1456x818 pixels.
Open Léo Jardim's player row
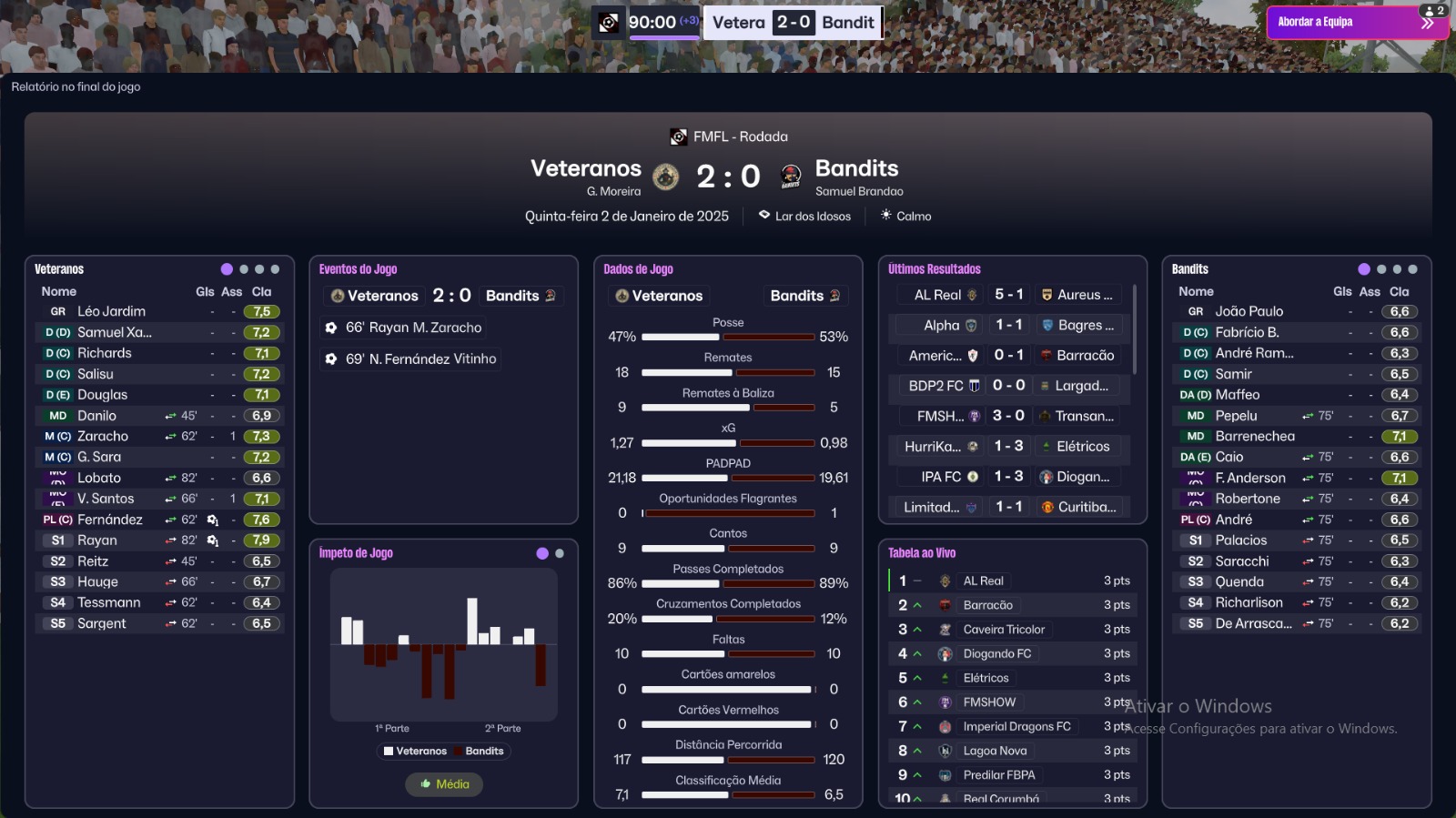click(x=111, y=311)
